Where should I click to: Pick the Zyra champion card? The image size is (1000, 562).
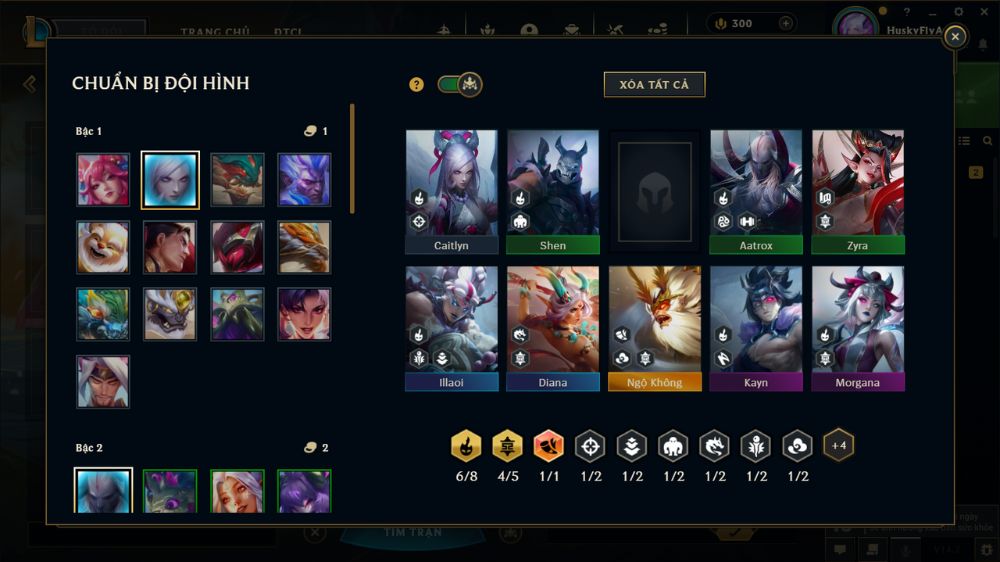pos(858,191)
